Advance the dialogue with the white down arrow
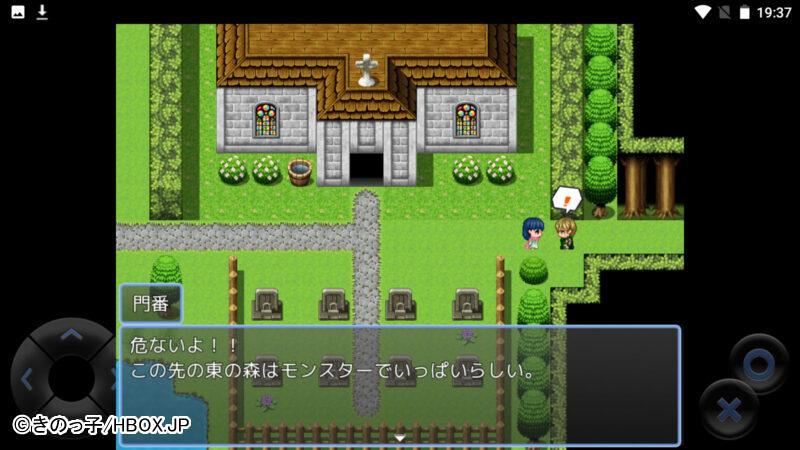This screenshot has height=450, width=800. click(x=400, y=437)
